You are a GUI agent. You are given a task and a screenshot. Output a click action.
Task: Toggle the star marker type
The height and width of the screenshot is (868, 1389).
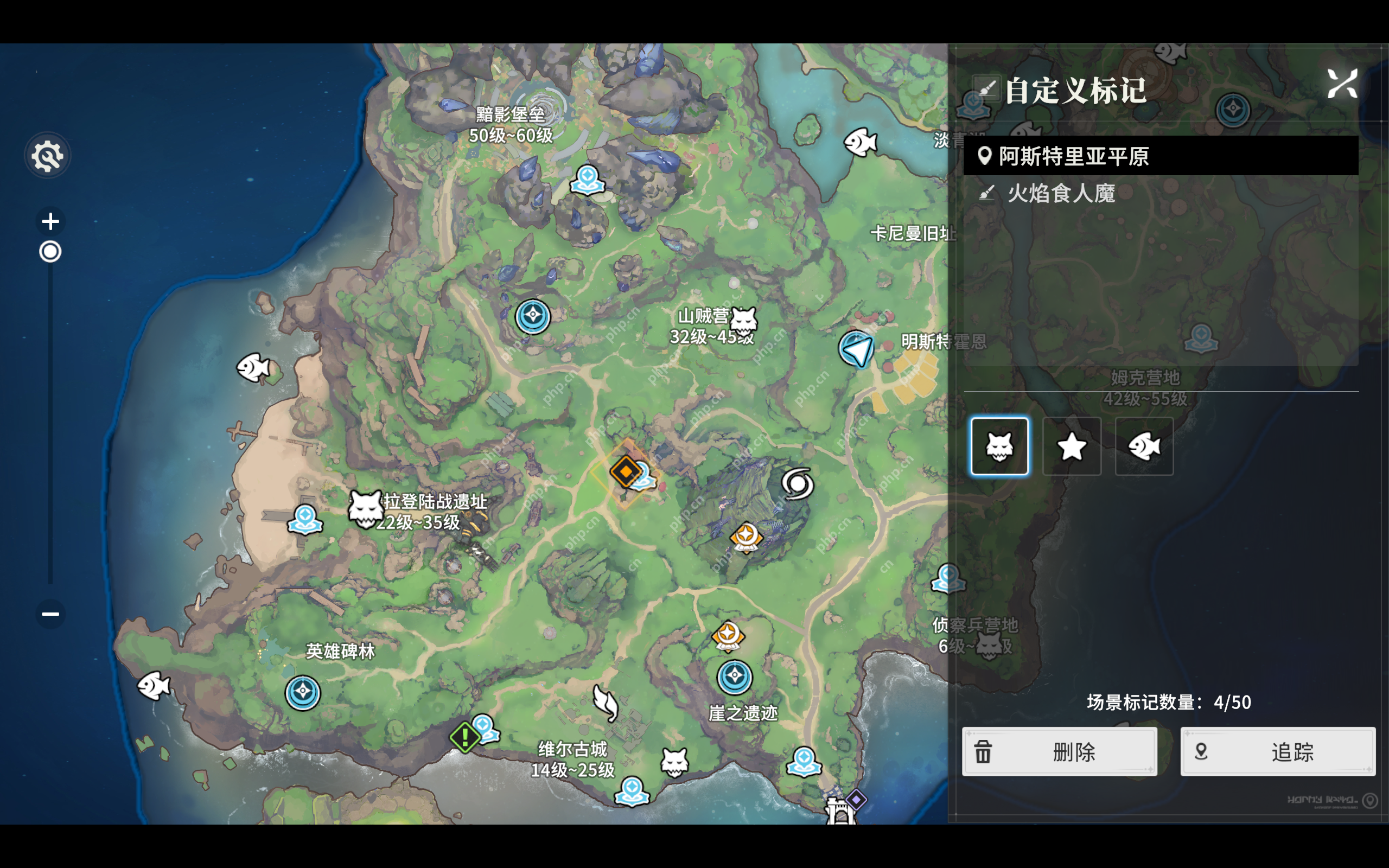click(1072, 447)
